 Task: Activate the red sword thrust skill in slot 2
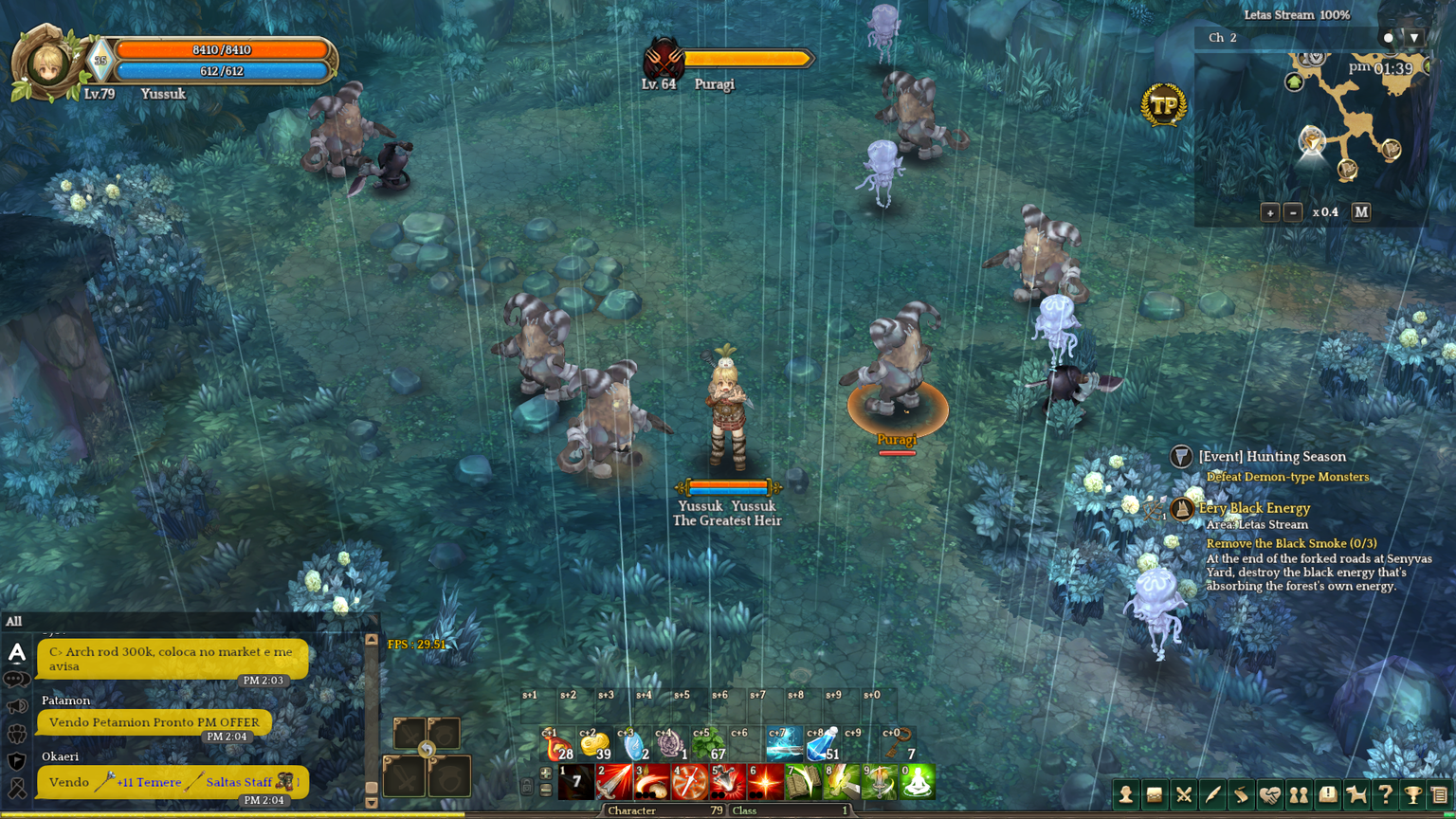(x=613, y=782)
